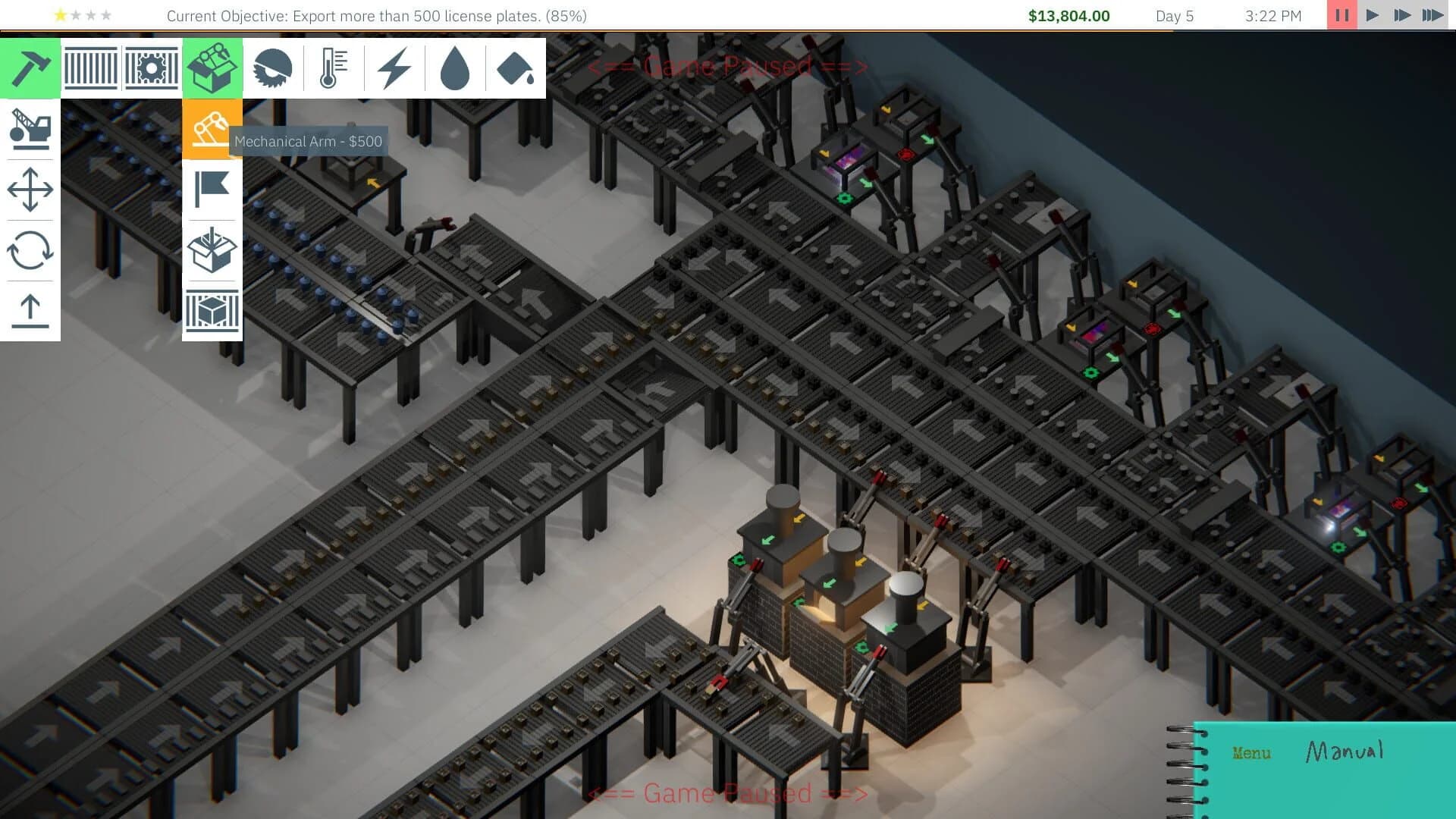The image size is (1456, 819).
Task: Select the saw blade cutter tool
Action: [x=273, y=68]
